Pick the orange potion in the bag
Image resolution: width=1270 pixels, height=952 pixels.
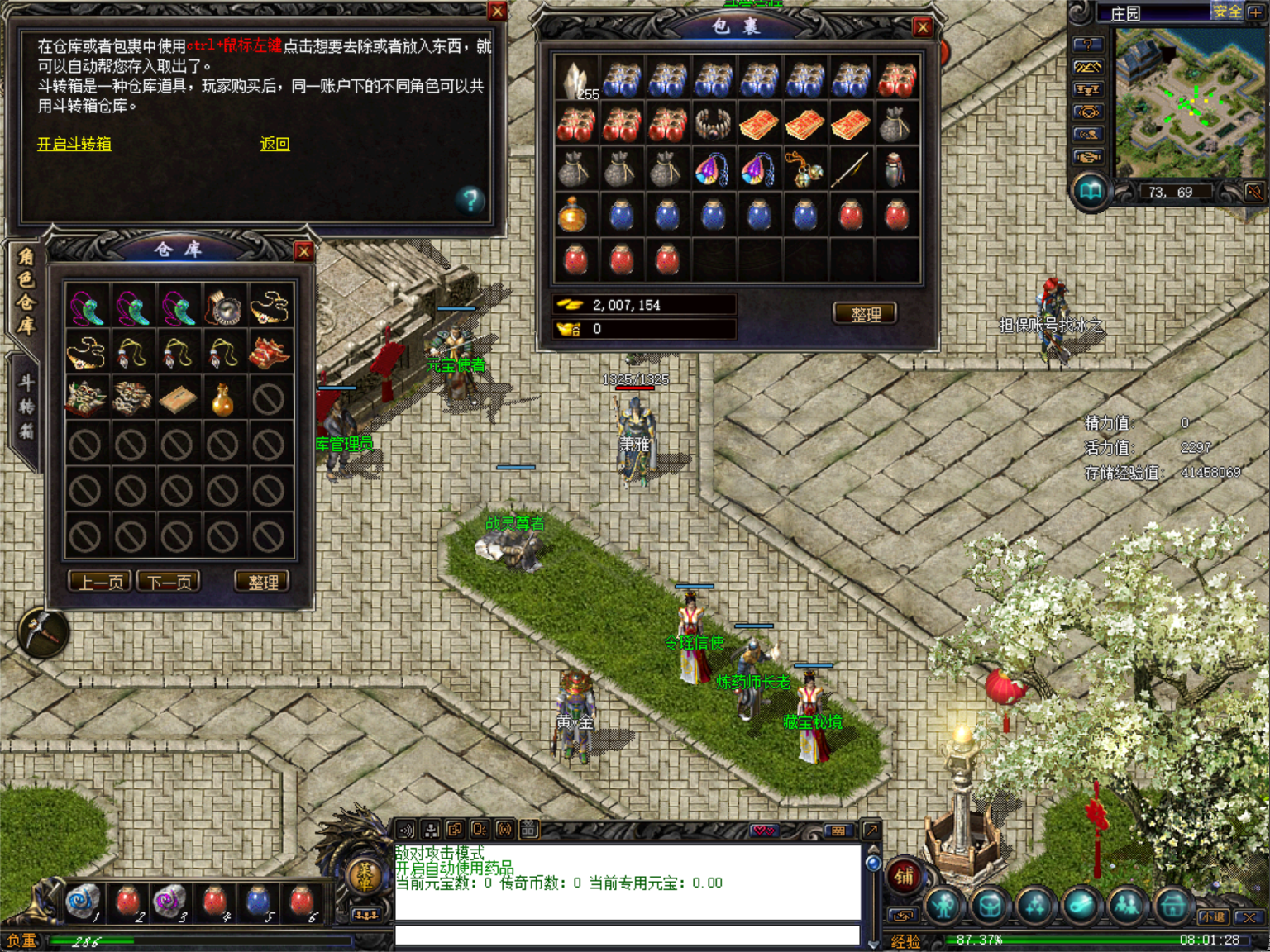coord(573,214)
